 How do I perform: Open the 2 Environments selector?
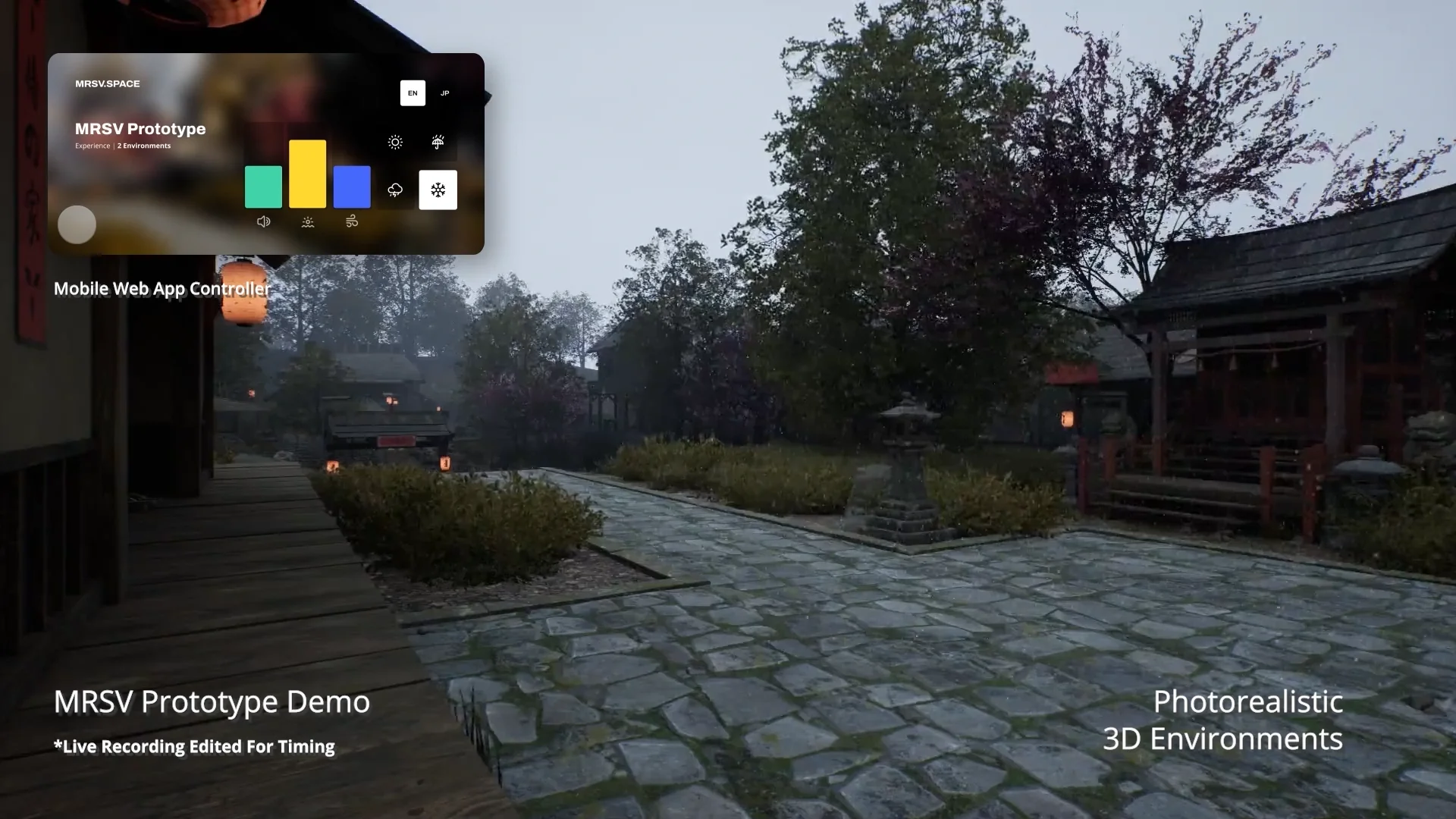(144, 146)
